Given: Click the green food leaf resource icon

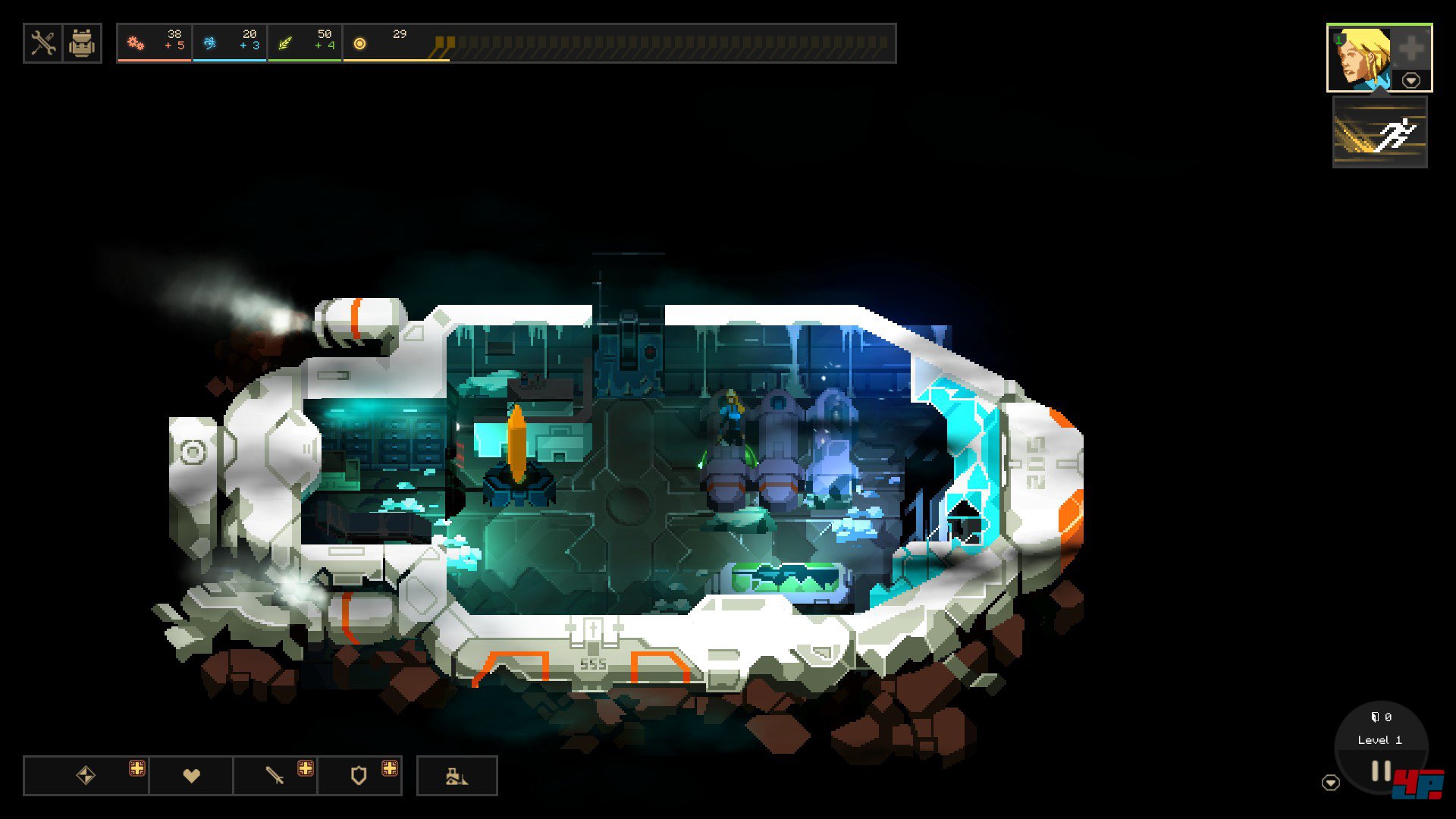Looking at the screenshot, I should pos(285,43).
